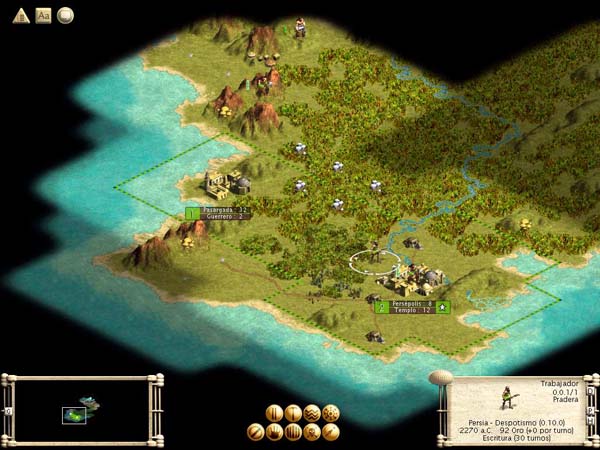600x450 pixels.
Task: Open the Civilopedia "Aa" button
Action: pyautogui.click(x=43, y=15)
